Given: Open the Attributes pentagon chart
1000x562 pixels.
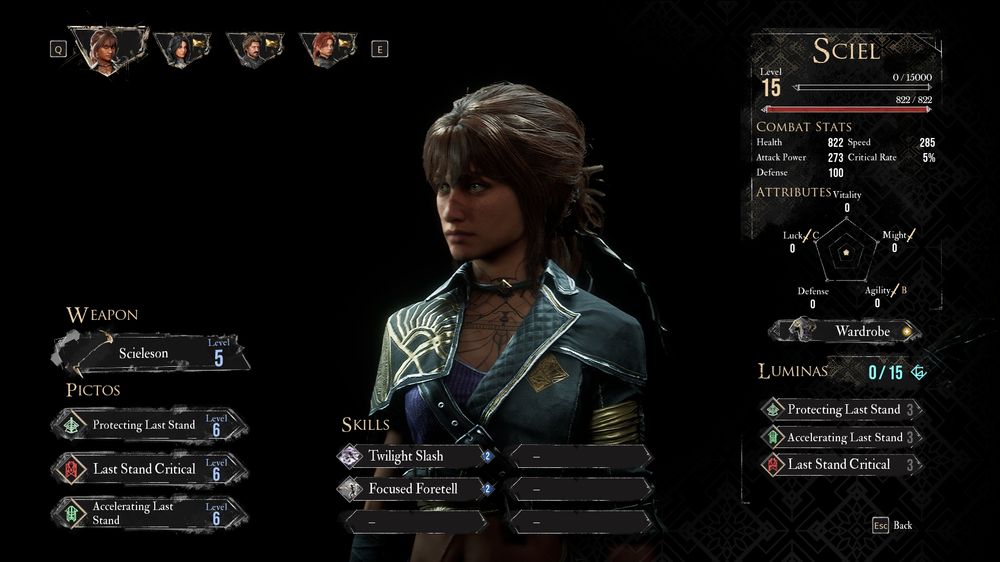Looking at the screenshot, I should point(846,254).
